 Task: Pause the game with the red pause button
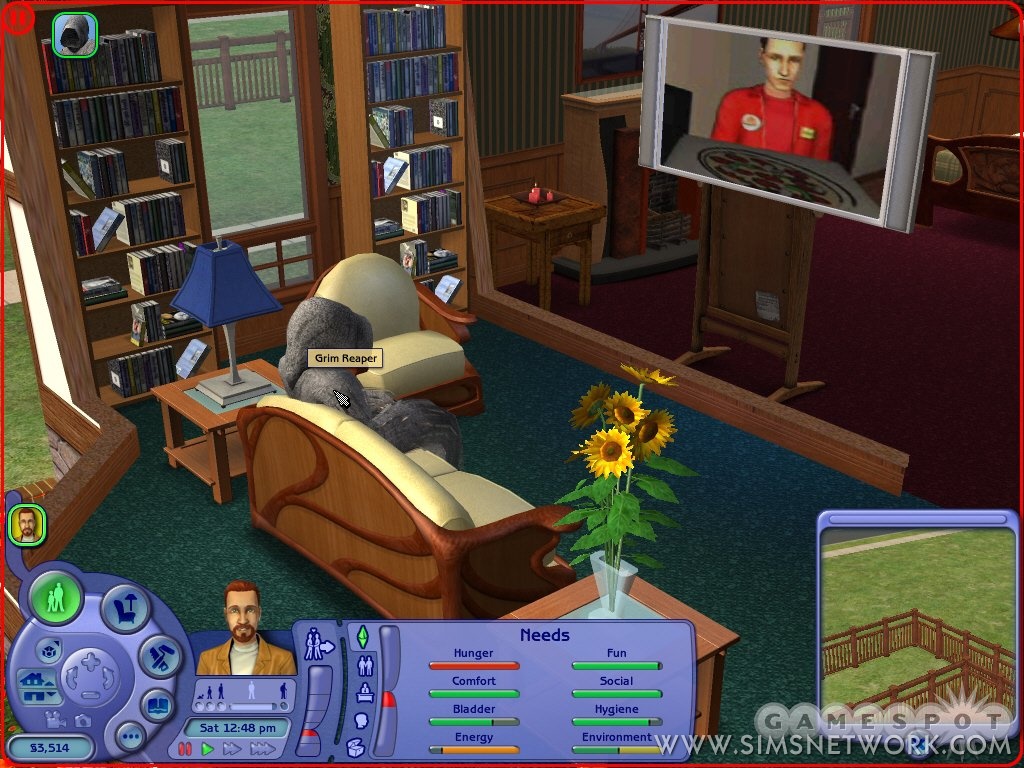click(185, 748)
